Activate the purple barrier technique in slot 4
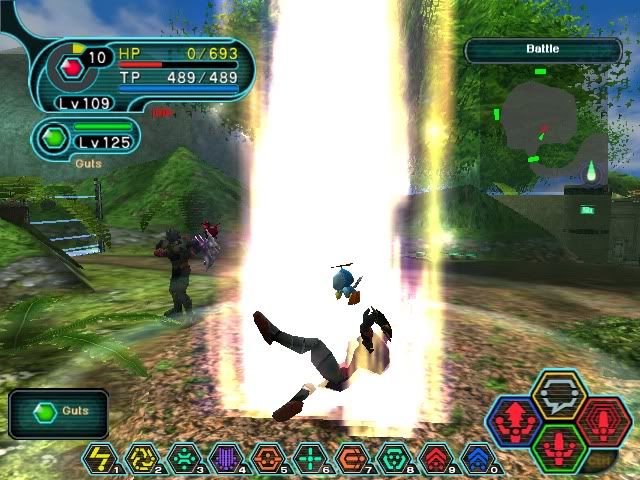 (226, 458)
